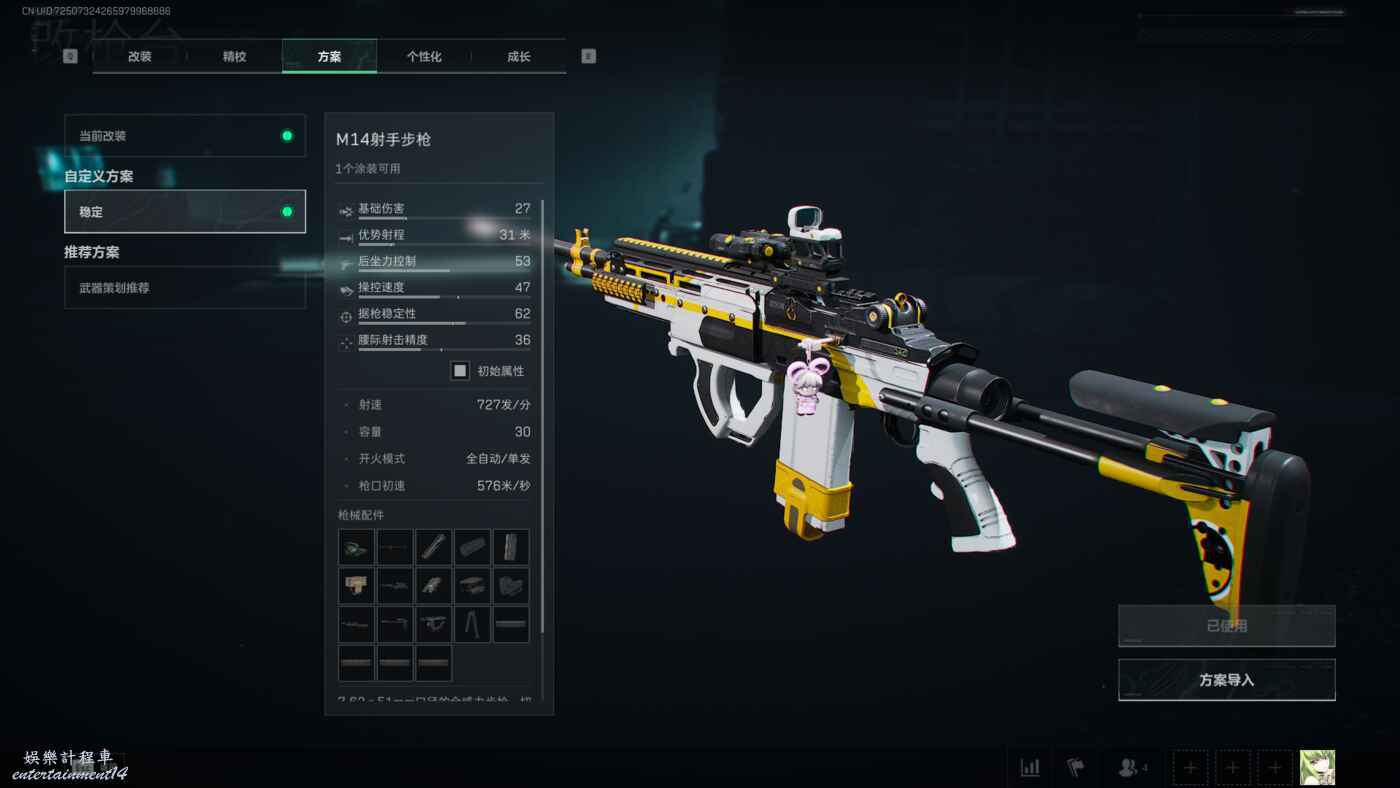The width and height of the screenshot is (1400, 788).
Task: Open 武器策划推荐 recommended scheme
Action: [x=185, y=288]
